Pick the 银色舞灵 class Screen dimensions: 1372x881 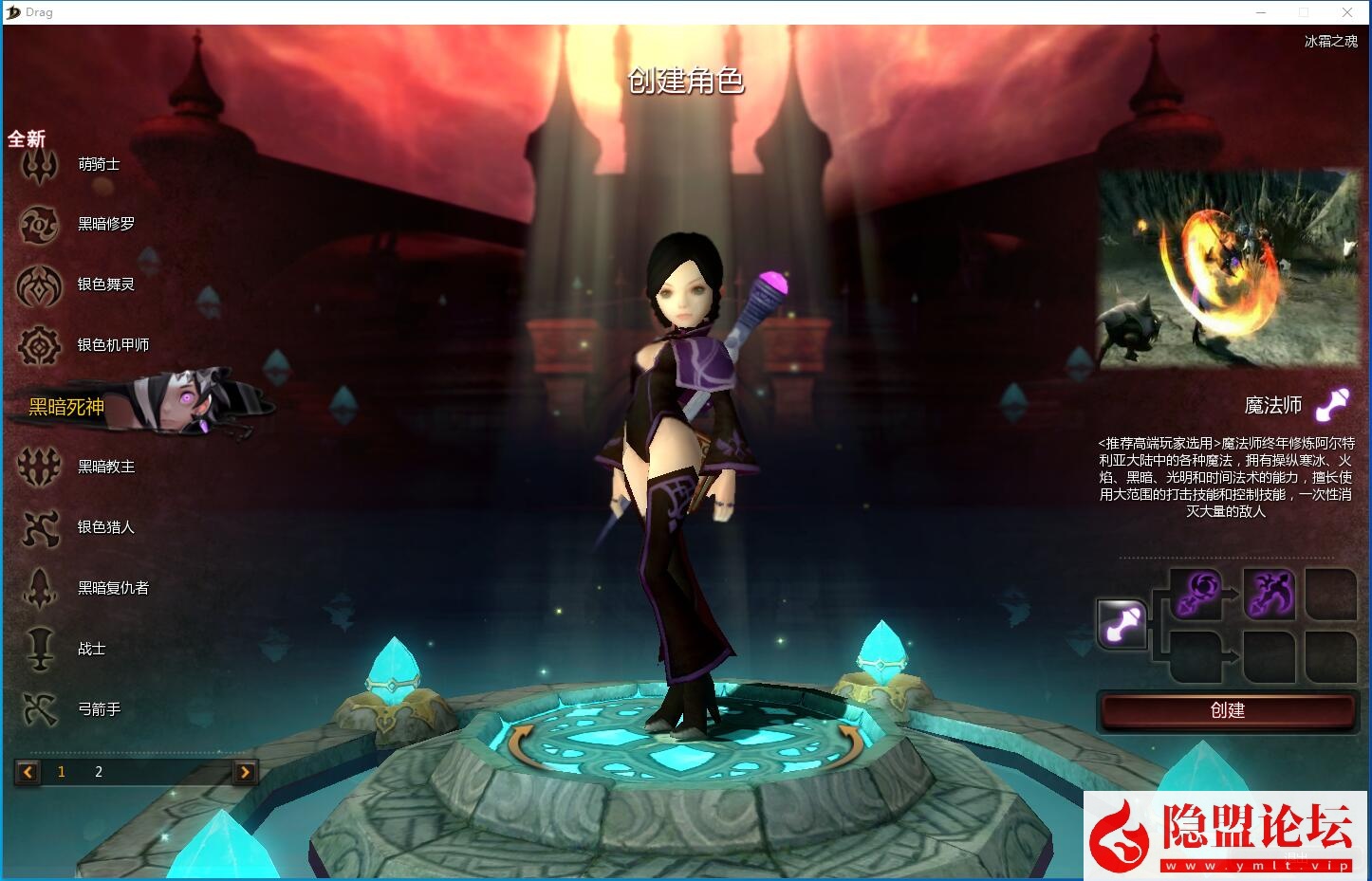105,284
